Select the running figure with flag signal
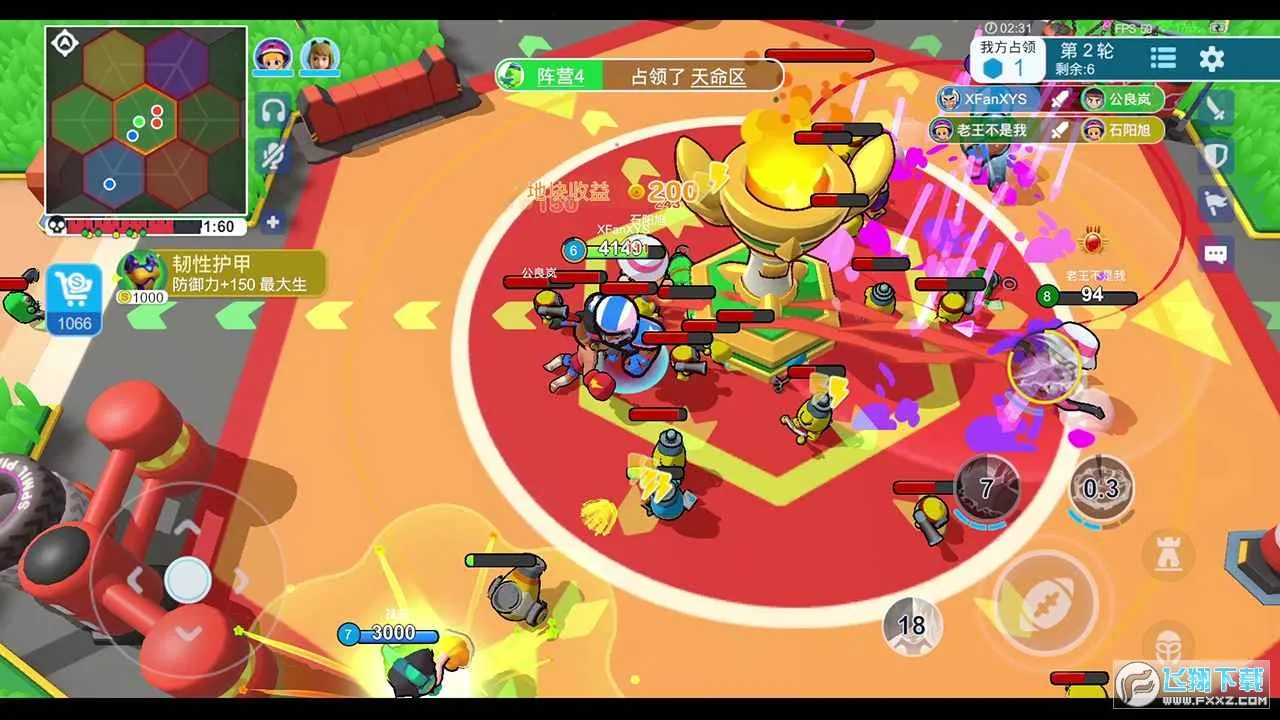Viewport: 1280px width, 720px height. pos(1216,204)
